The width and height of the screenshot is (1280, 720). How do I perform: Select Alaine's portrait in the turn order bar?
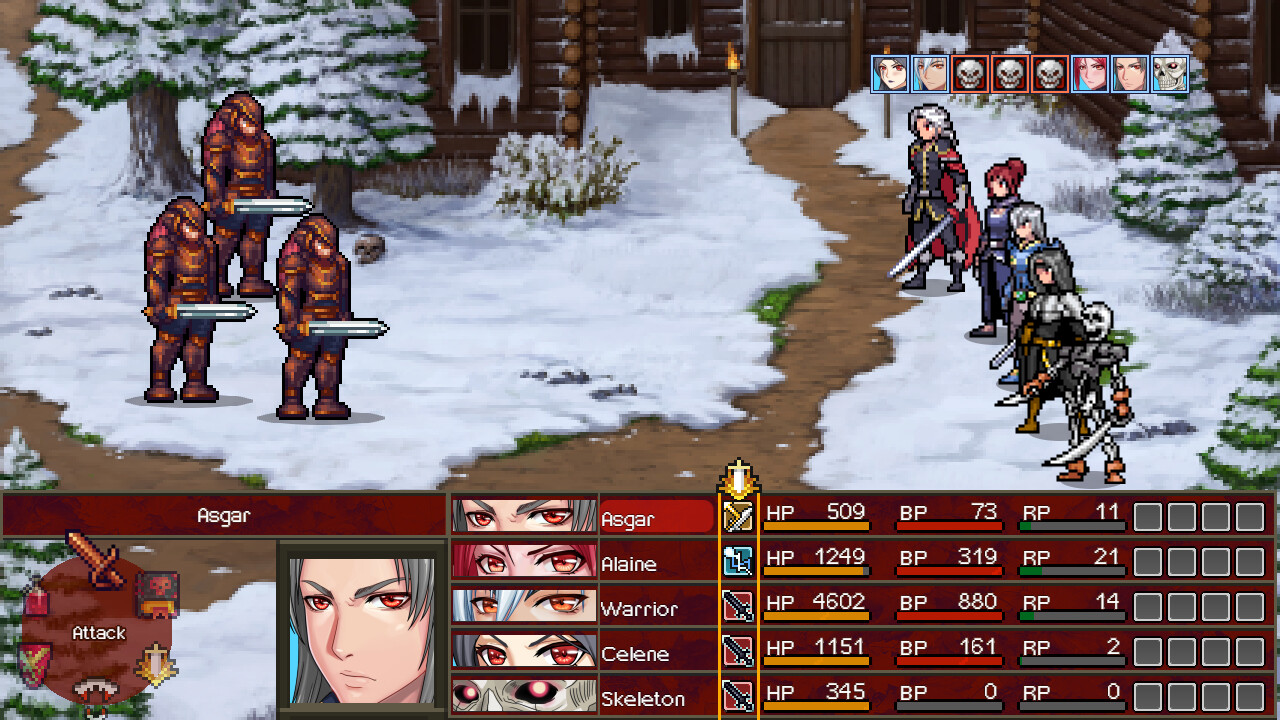1092,73
